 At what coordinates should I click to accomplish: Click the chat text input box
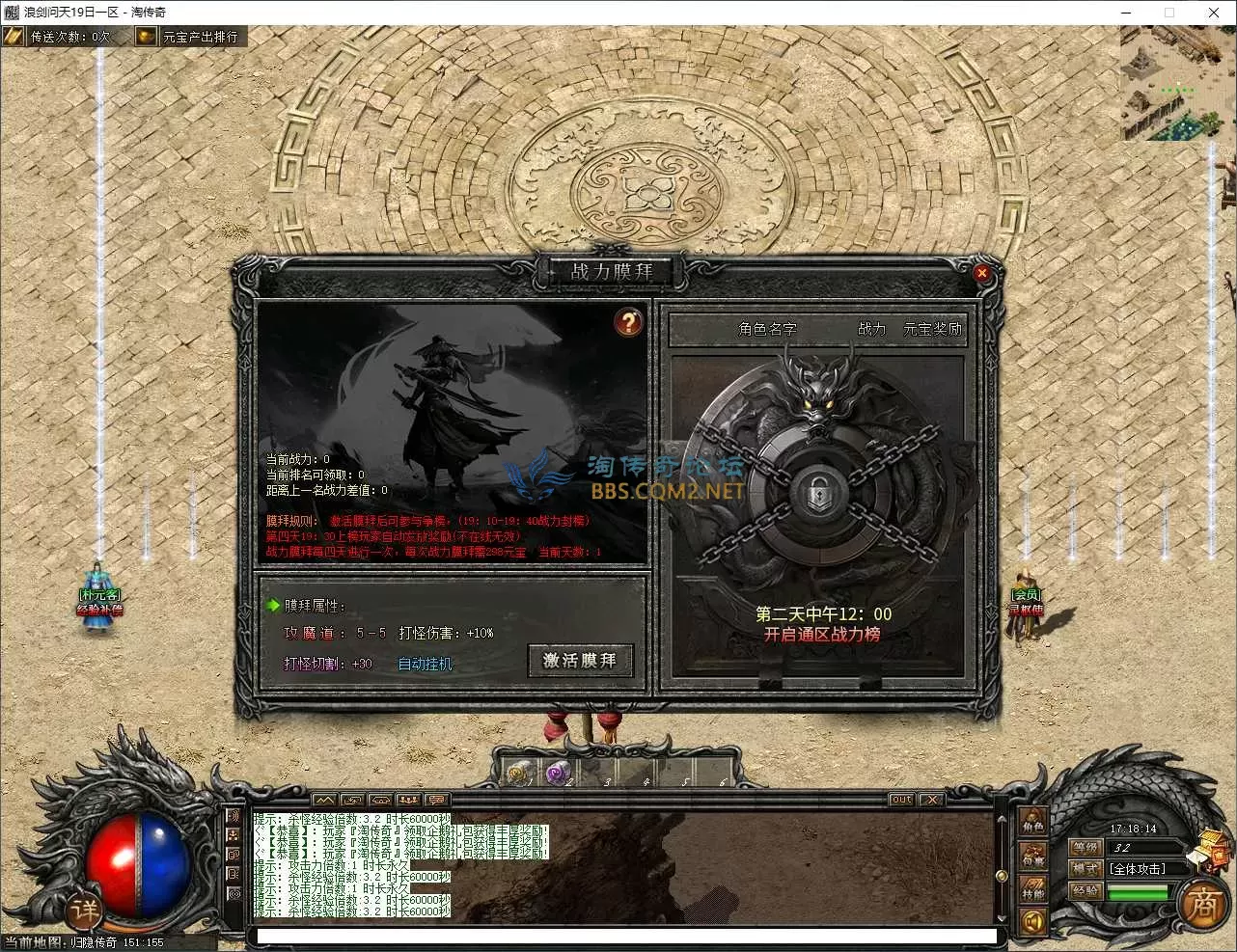point(627,936)
